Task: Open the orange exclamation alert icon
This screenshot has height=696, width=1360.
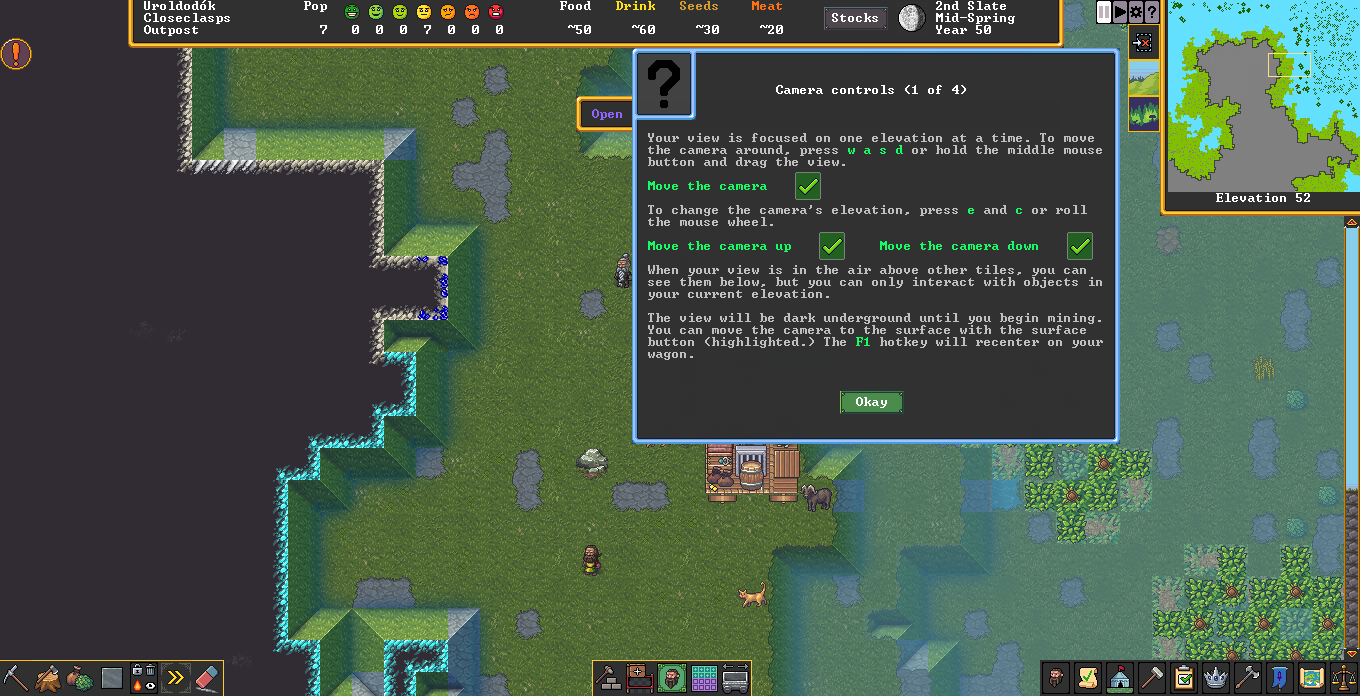Action: (16, 54)
